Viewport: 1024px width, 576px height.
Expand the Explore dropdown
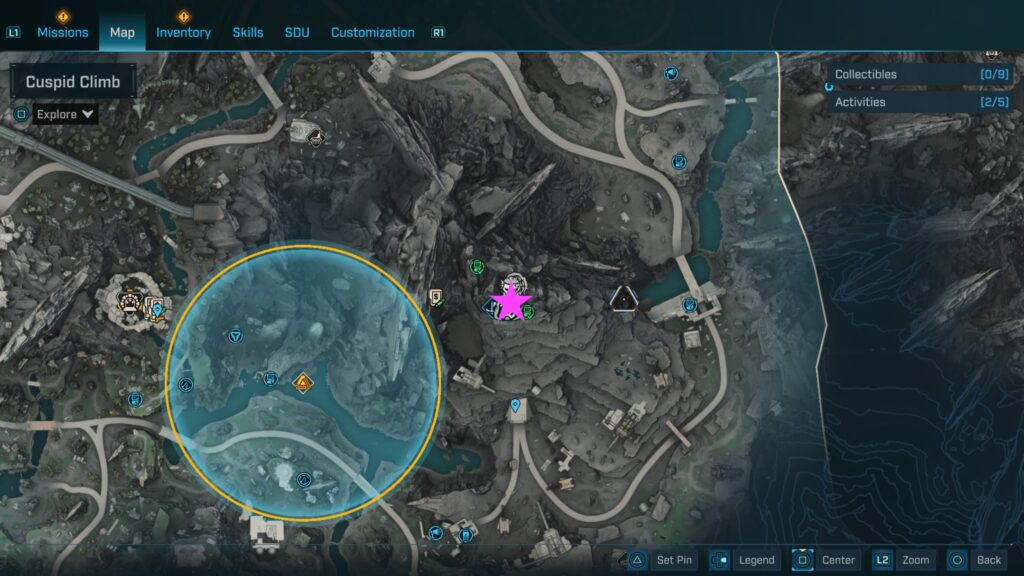click(x=65, y=114)
